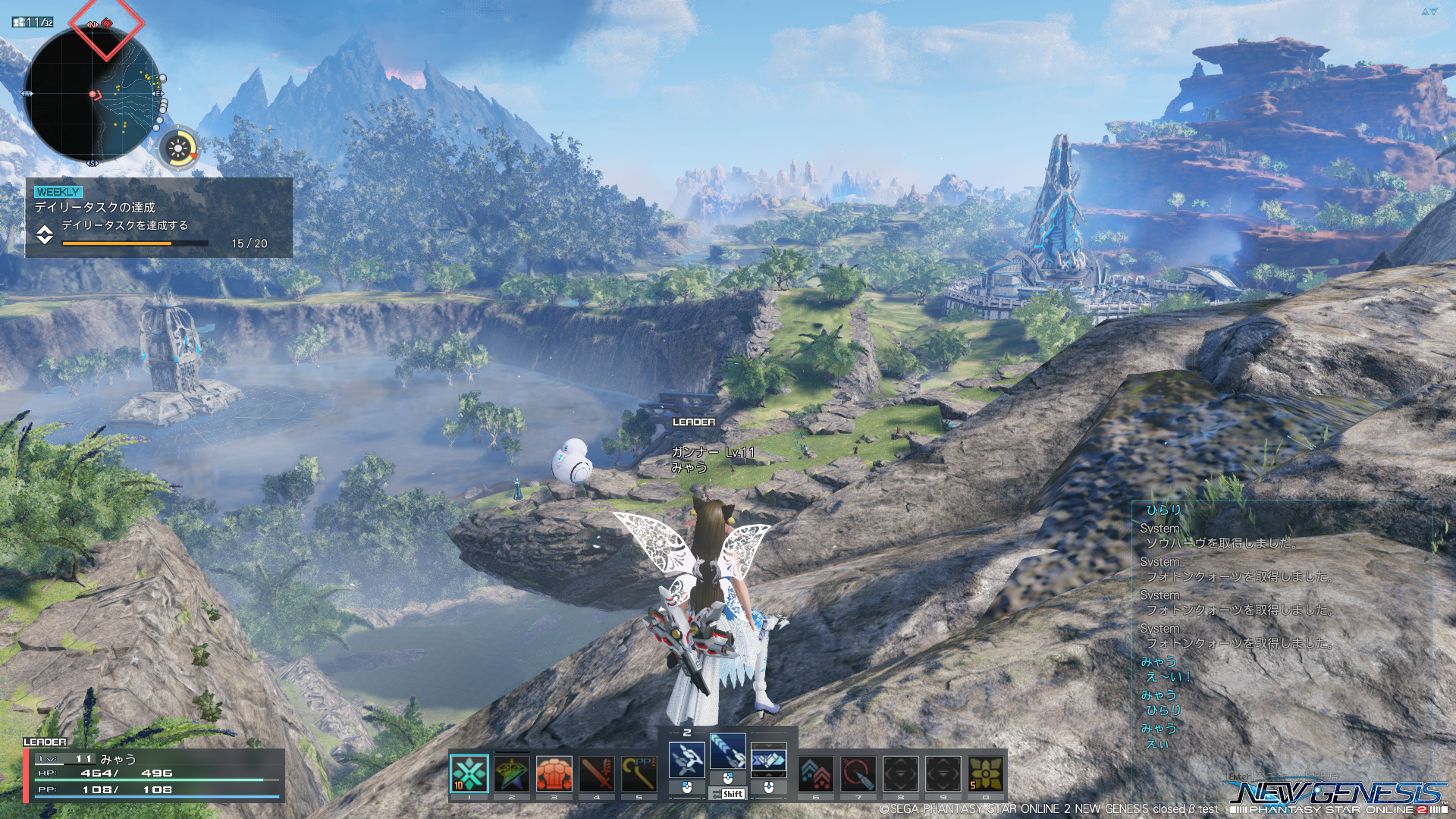The height and width of the screenshot is (819, 1456).
Task: Use the yellow PP staff boost icon
Action: coord(639,773)
